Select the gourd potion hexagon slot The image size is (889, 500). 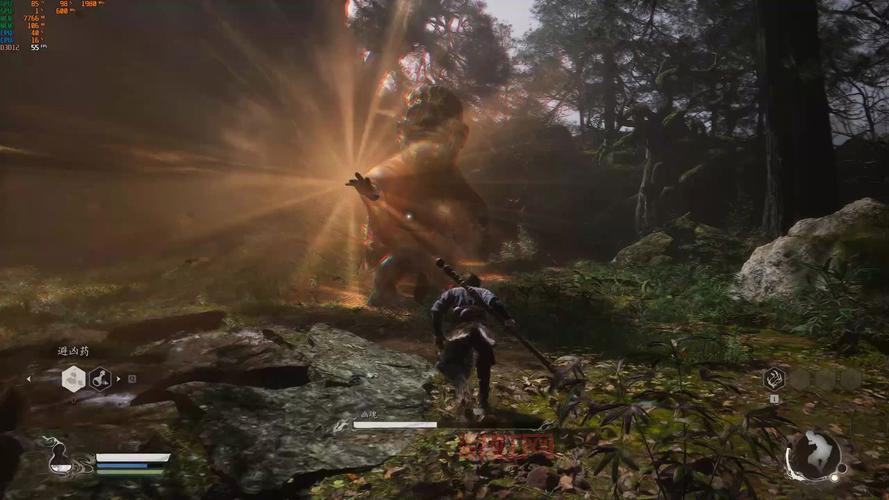point(100,378)
